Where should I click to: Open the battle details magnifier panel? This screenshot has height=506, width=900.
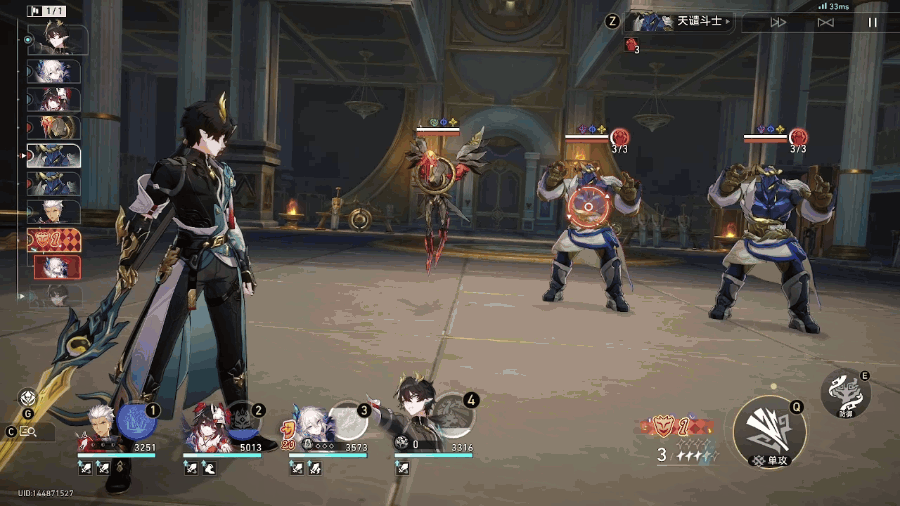point(30,431)
